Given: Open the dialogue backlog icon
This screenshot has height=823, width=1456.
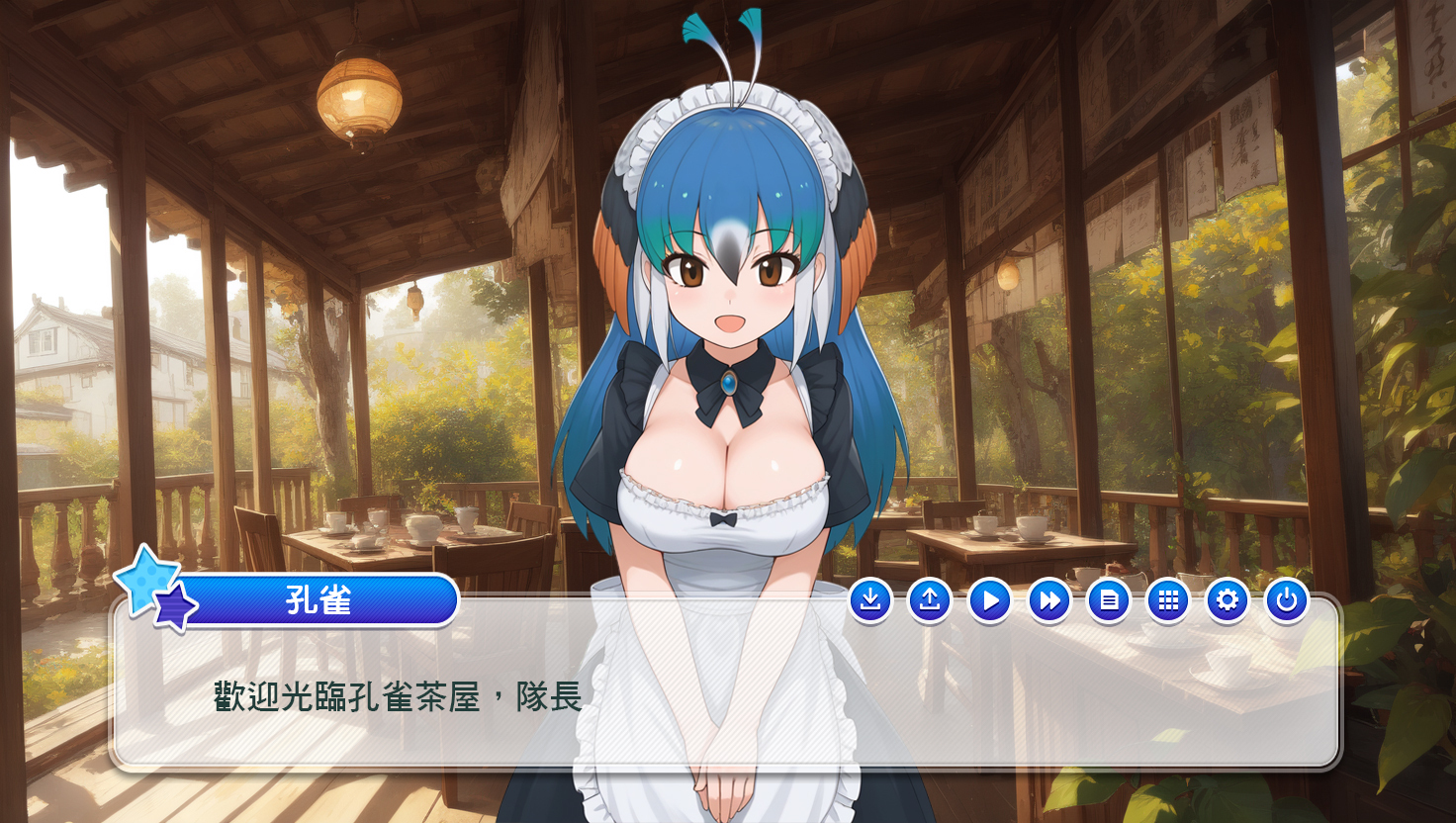Looking at the screenshot, I should point(1108,599).
